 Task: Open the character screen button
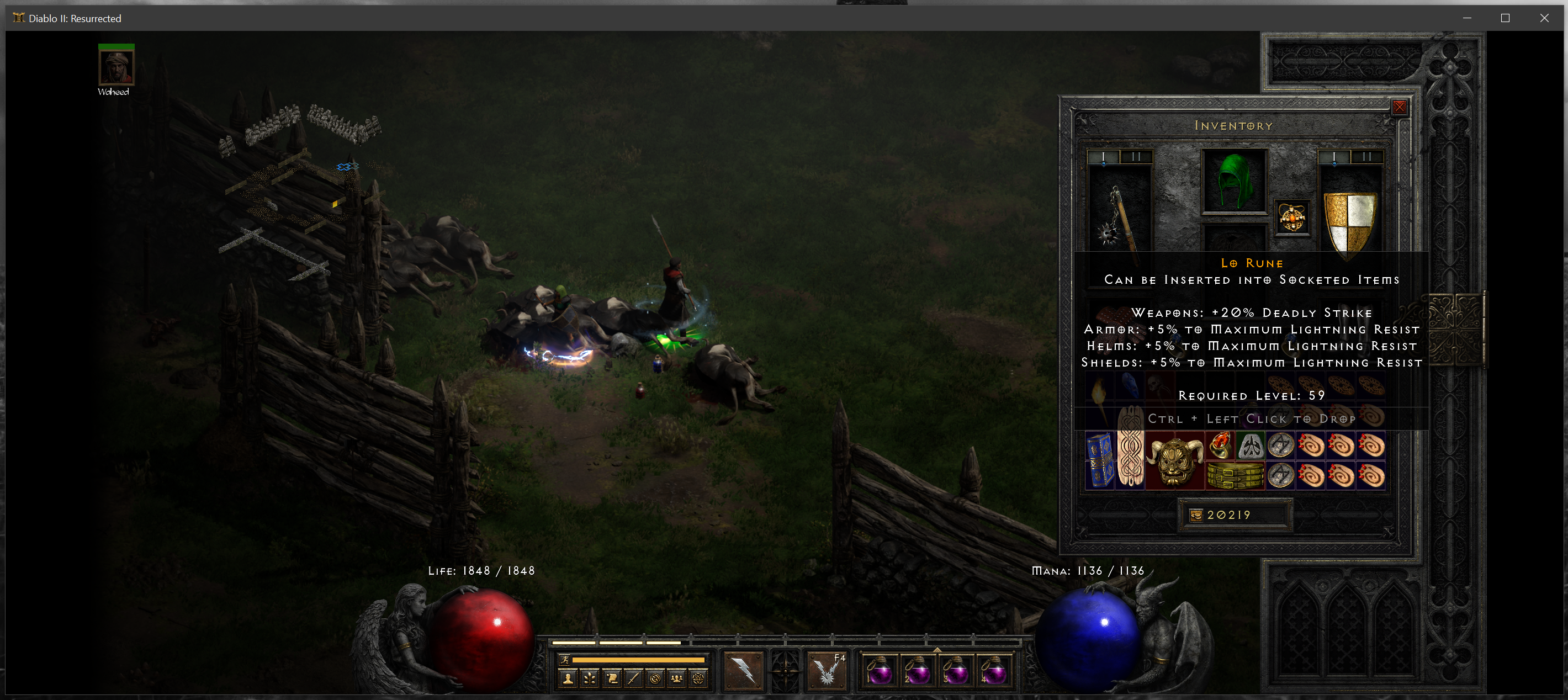pyautogui.click(x=568, y=678)
